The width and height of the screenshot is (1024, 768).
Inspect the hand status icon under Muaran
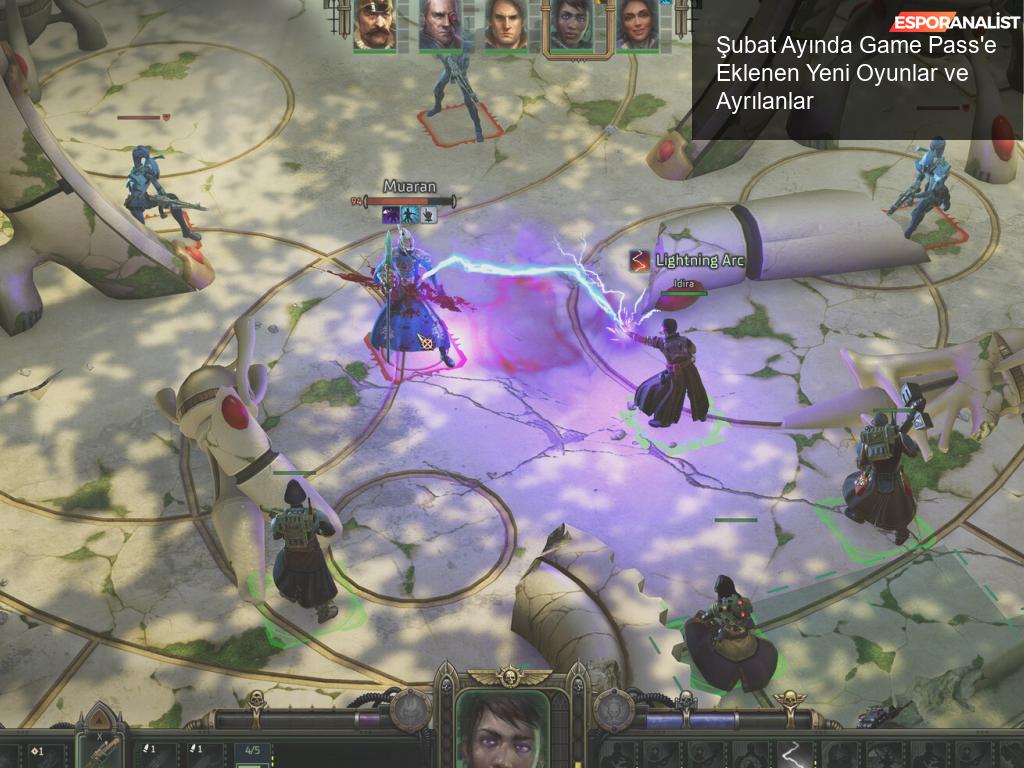(427, 215)
